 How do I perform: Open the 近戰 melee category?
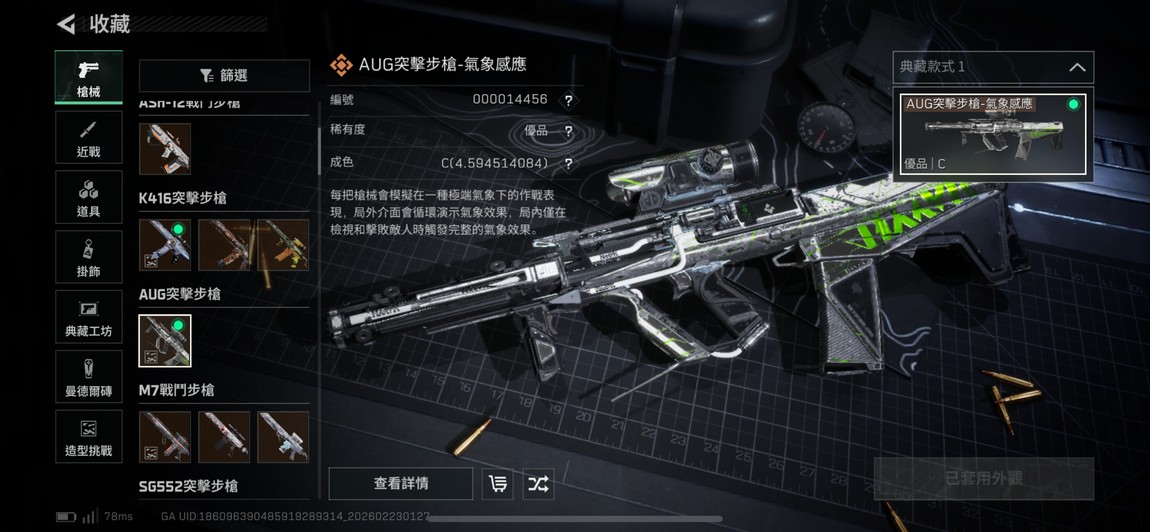click(89, 138)
